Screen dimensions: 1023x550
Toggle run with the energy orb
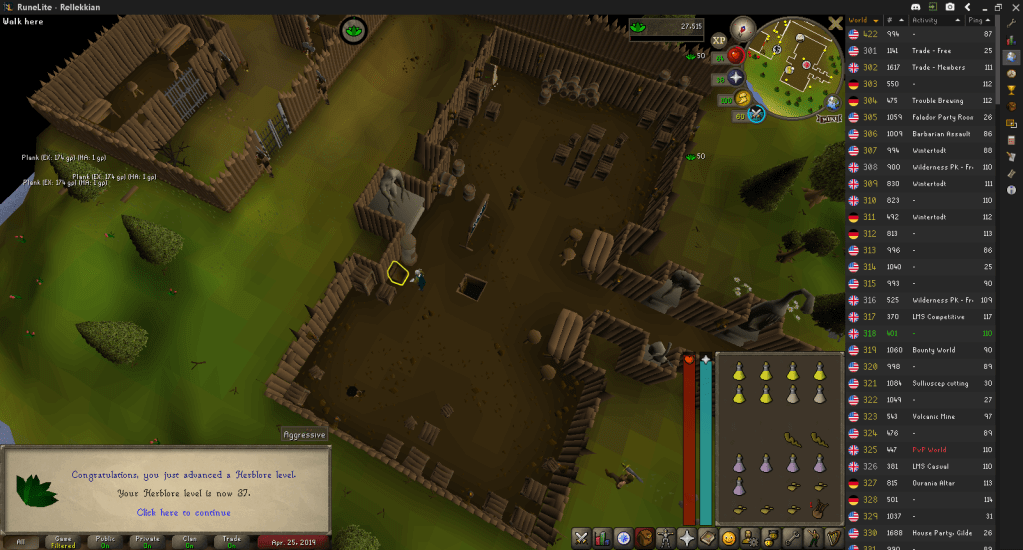(x=741, y=98)
